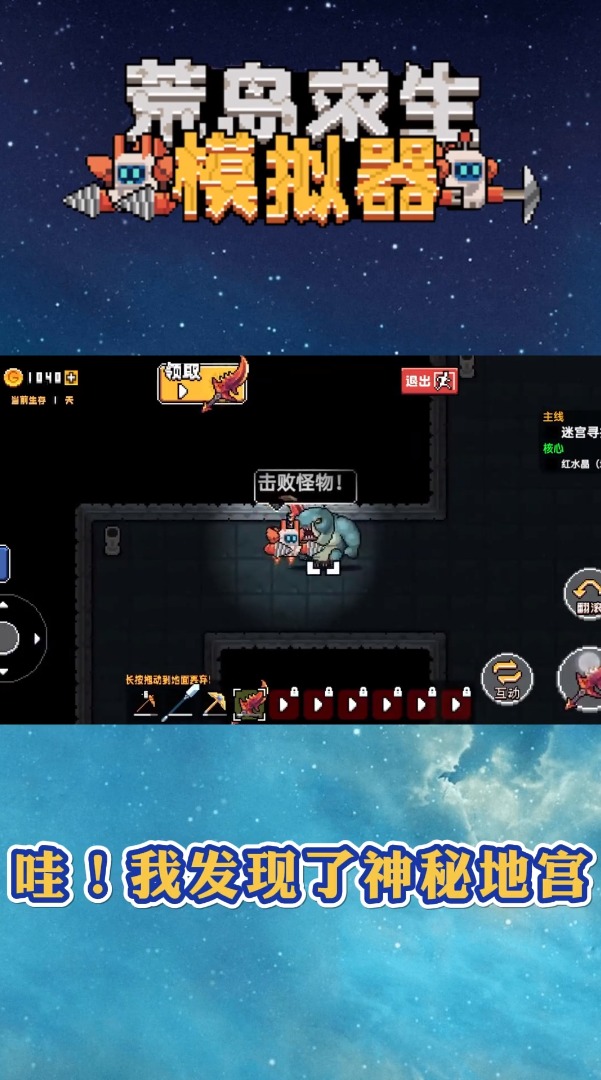Screen dimensions: 601x1080
Task: Select the red sword hotbar slot
Action: tap(249, 703)
